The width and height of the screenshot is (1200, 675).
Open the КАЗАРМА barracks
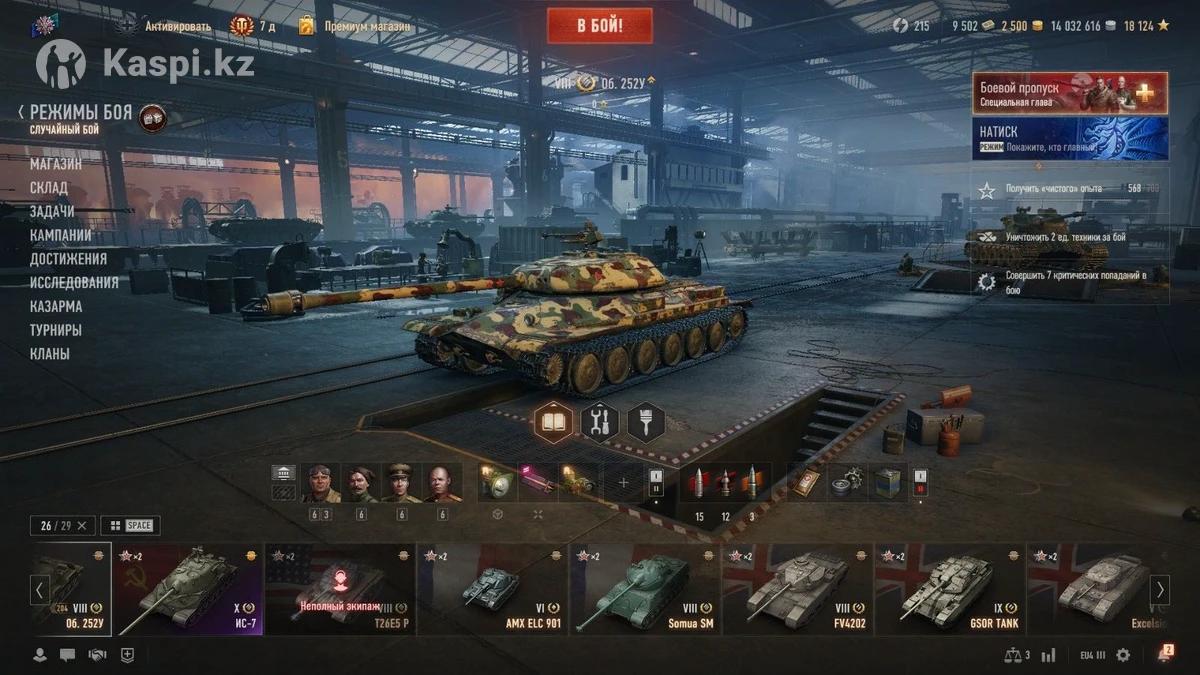pyautogui.click(x=56, y=306)
